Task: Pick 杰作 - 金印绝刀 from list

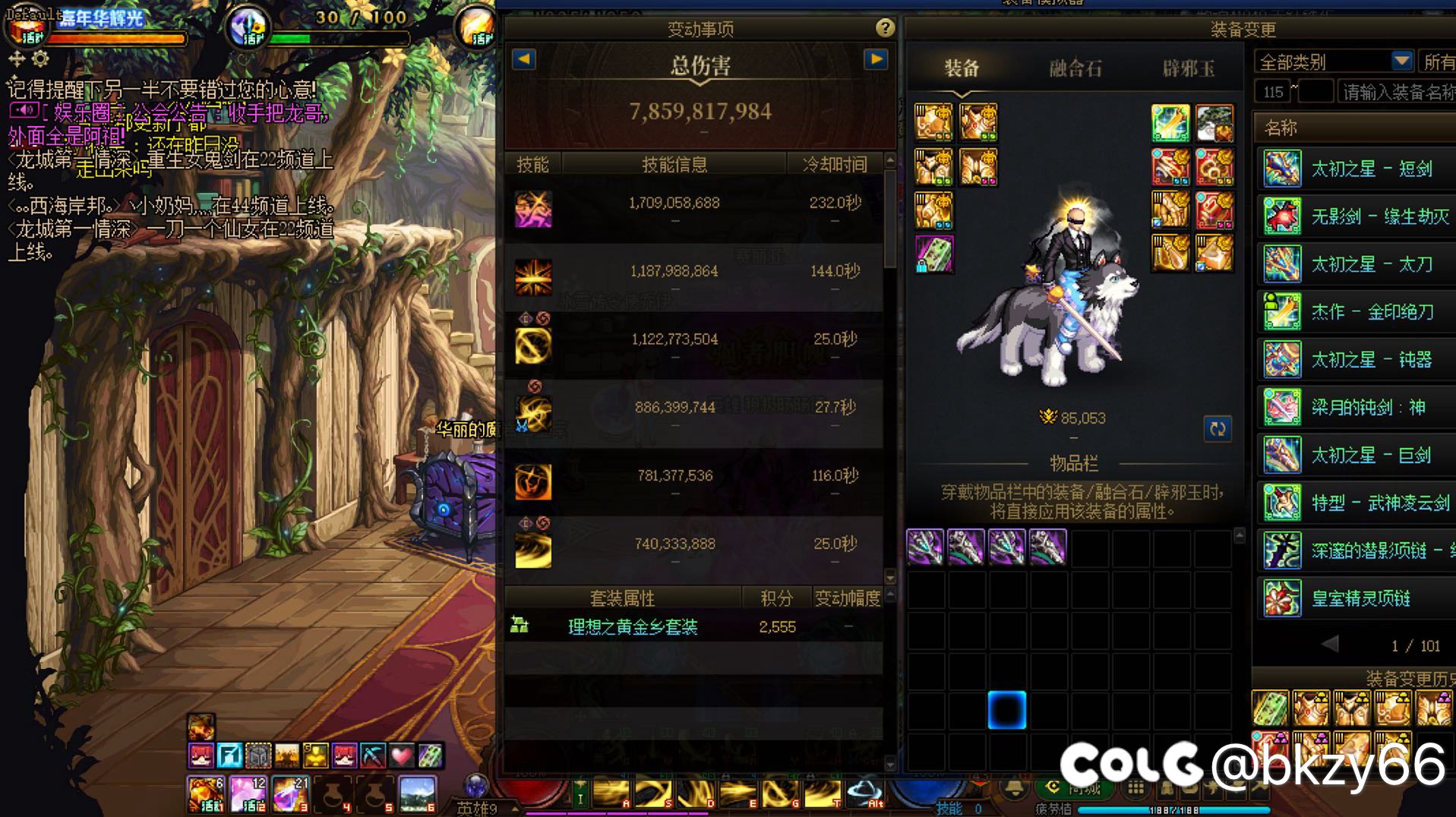Action: coord(1372,312)
